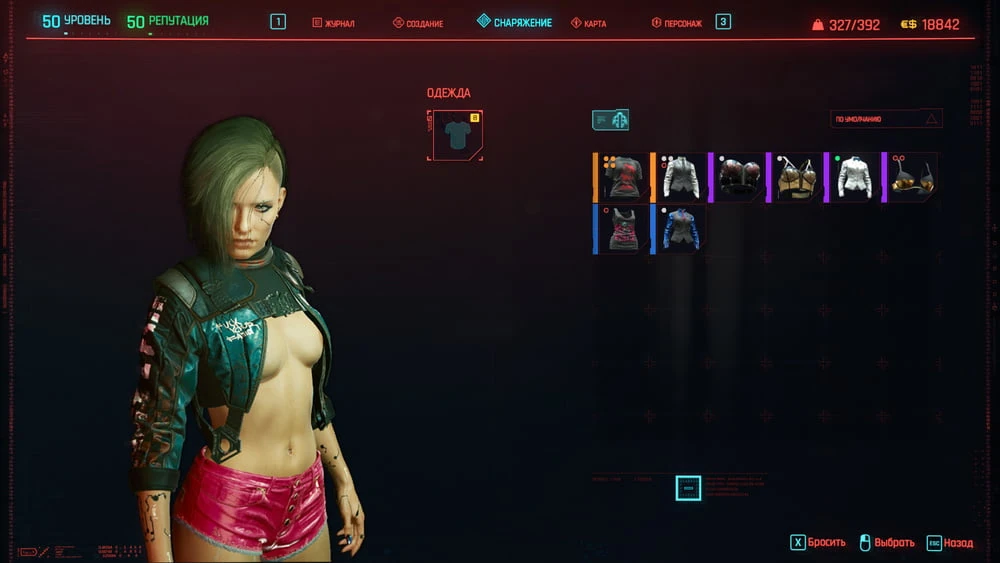This screenshot has width=1000, height=563.
Task: Toggle the teal inventory filter button
Action: 610,120
